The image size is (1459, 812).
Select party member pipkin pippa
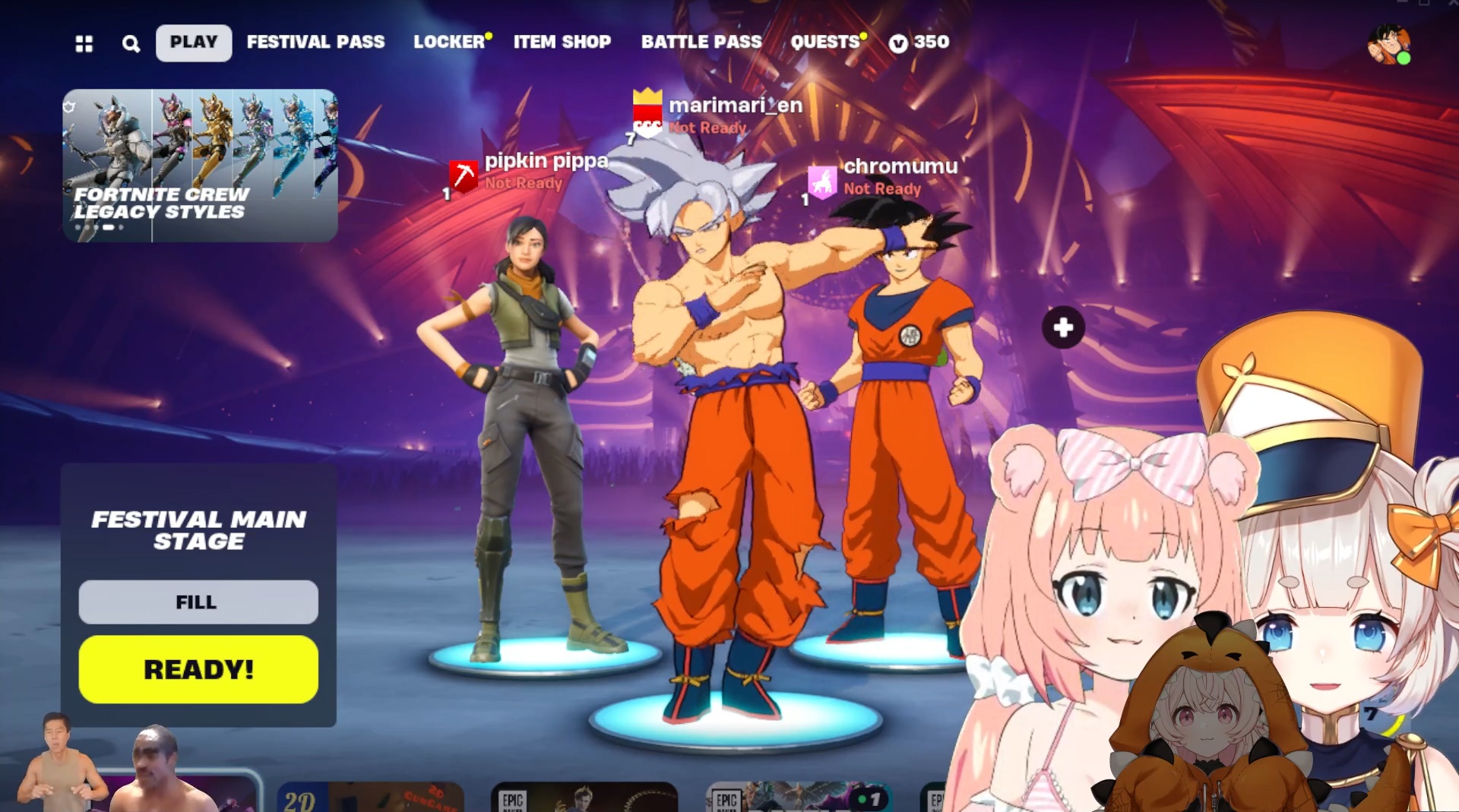(x=546, y=161)
